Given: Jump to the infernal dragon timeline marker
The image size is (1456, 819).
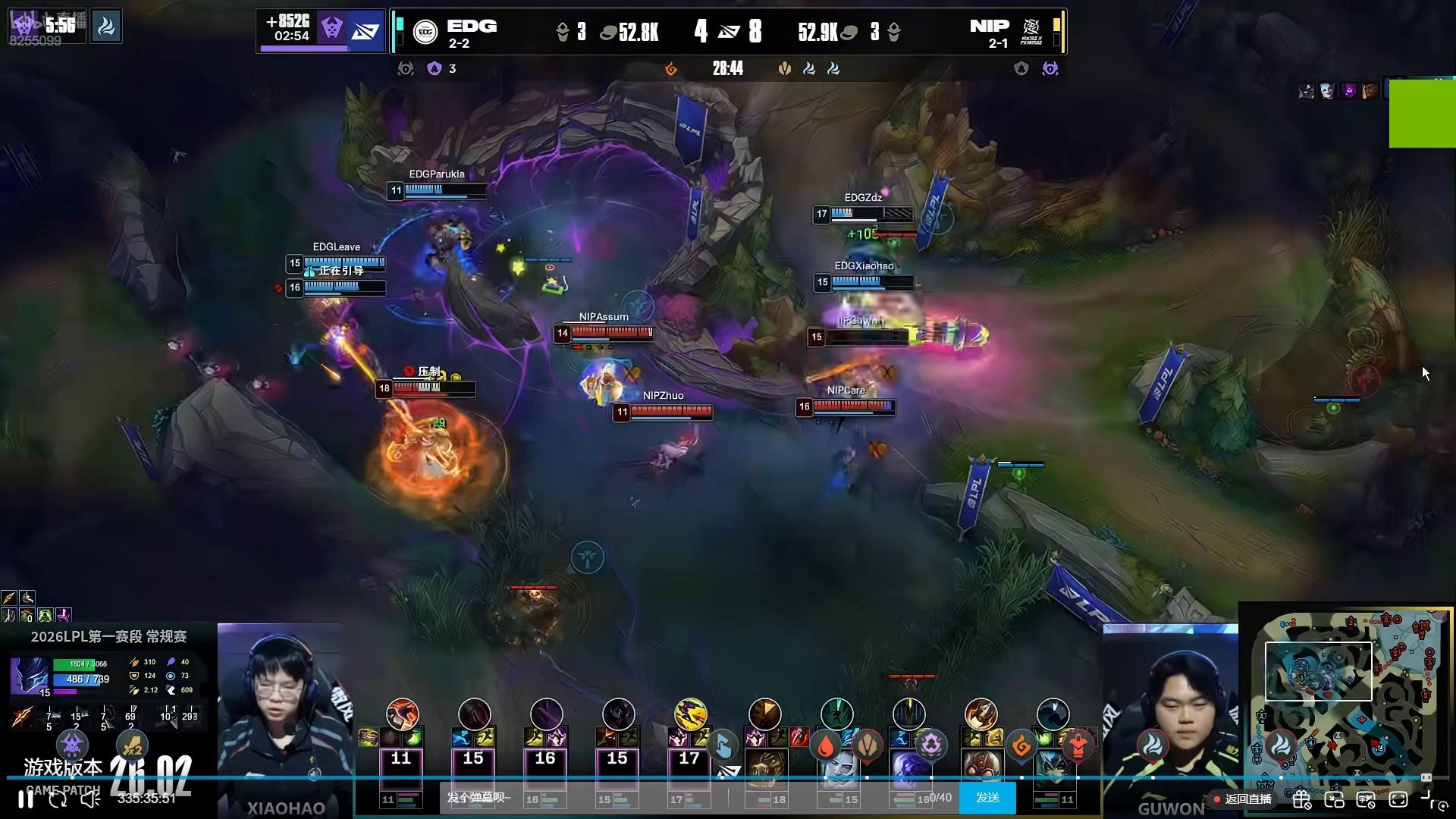Looking at the screenshot, I should [1021, 746].
